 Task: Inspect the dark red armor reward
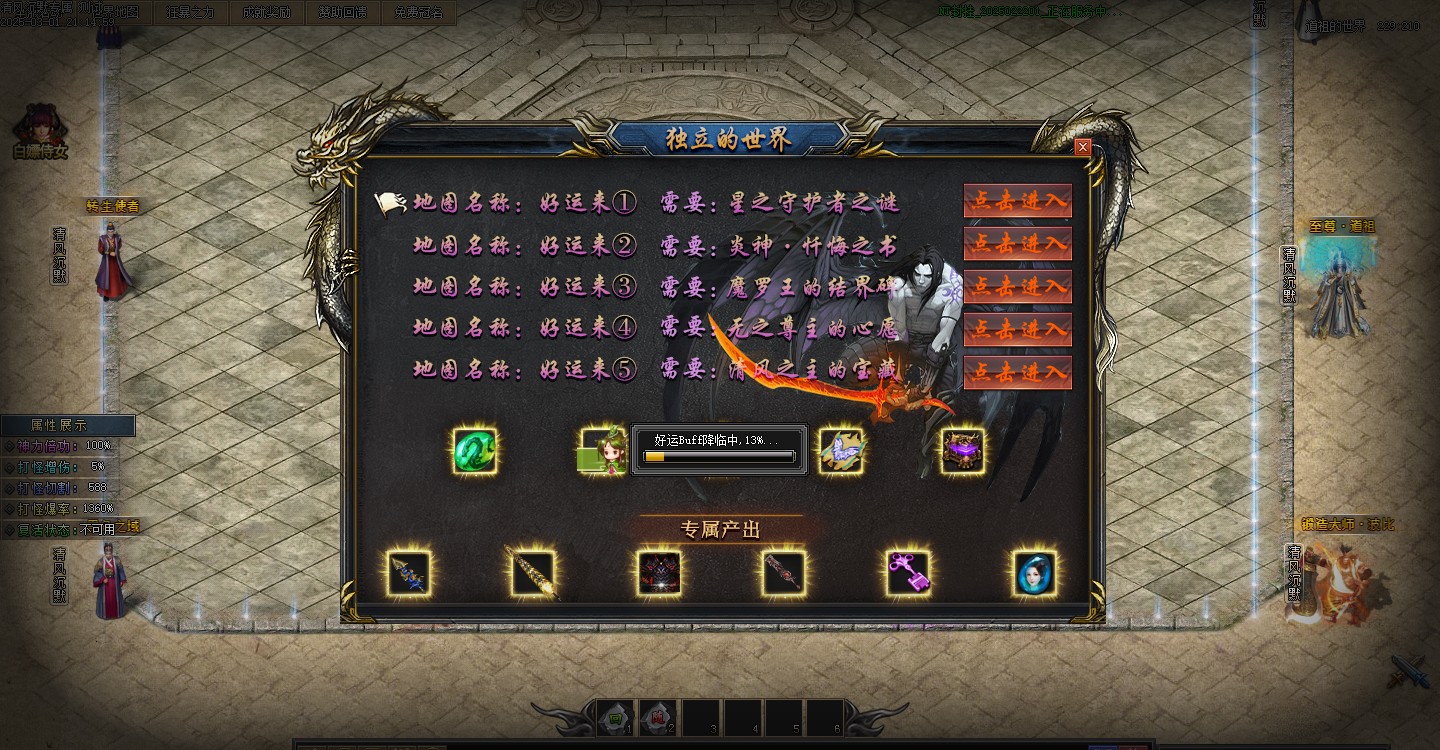point(659,574)
